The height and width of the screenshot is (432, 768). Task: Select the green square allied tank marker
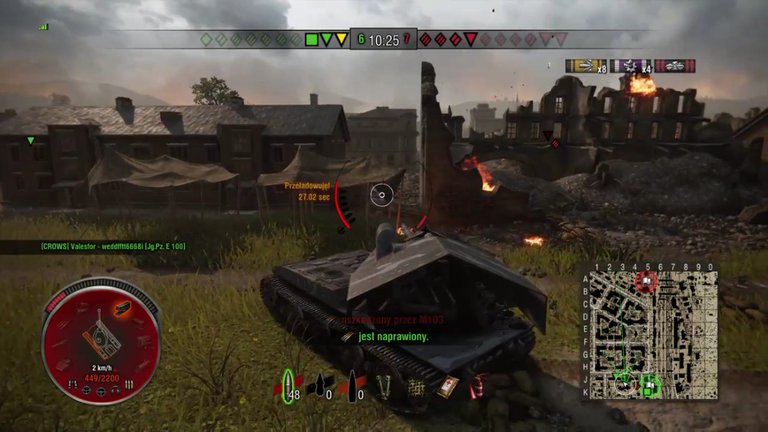(x=311, y=40)
